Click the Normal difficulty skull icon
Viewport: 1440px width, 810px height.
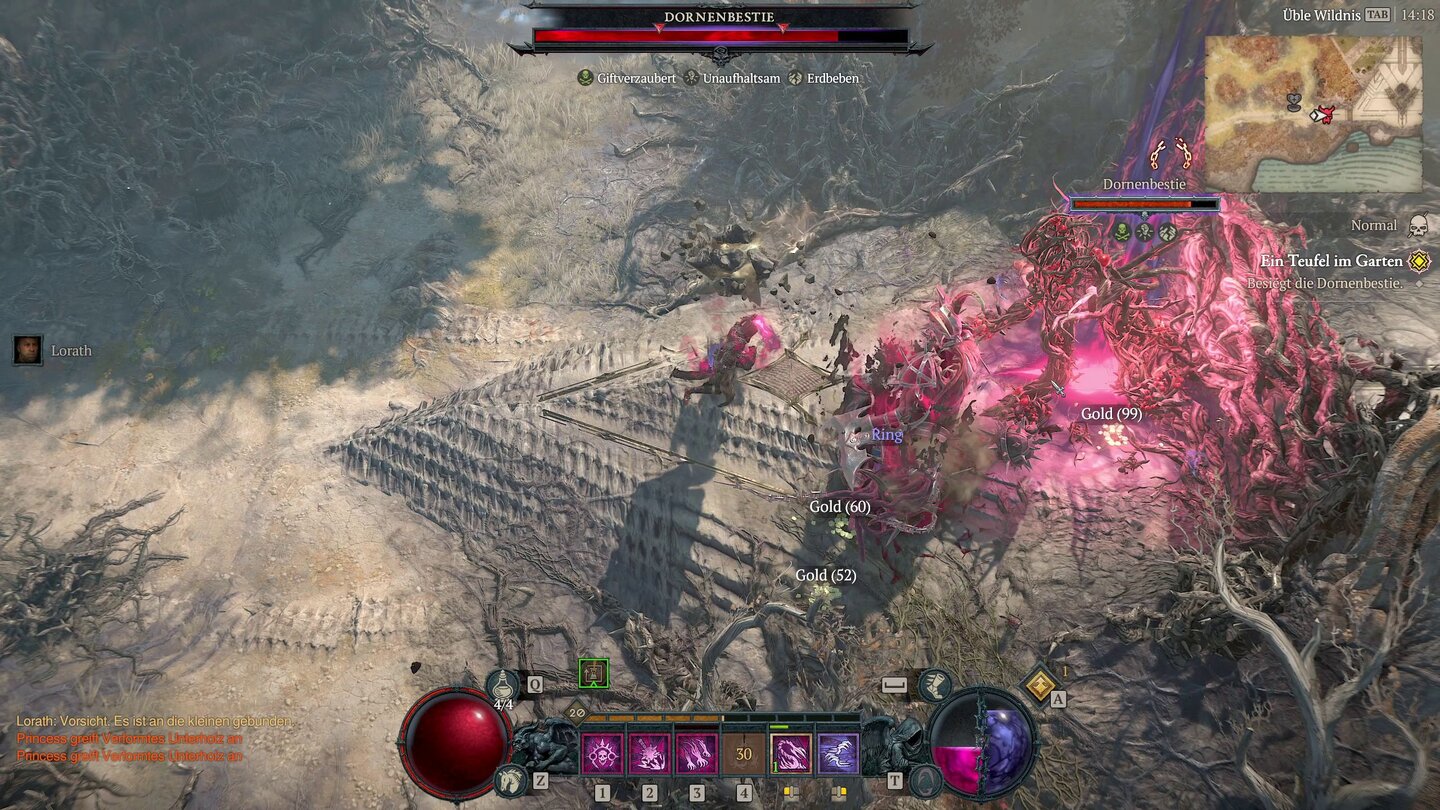tap(1417, 226)
